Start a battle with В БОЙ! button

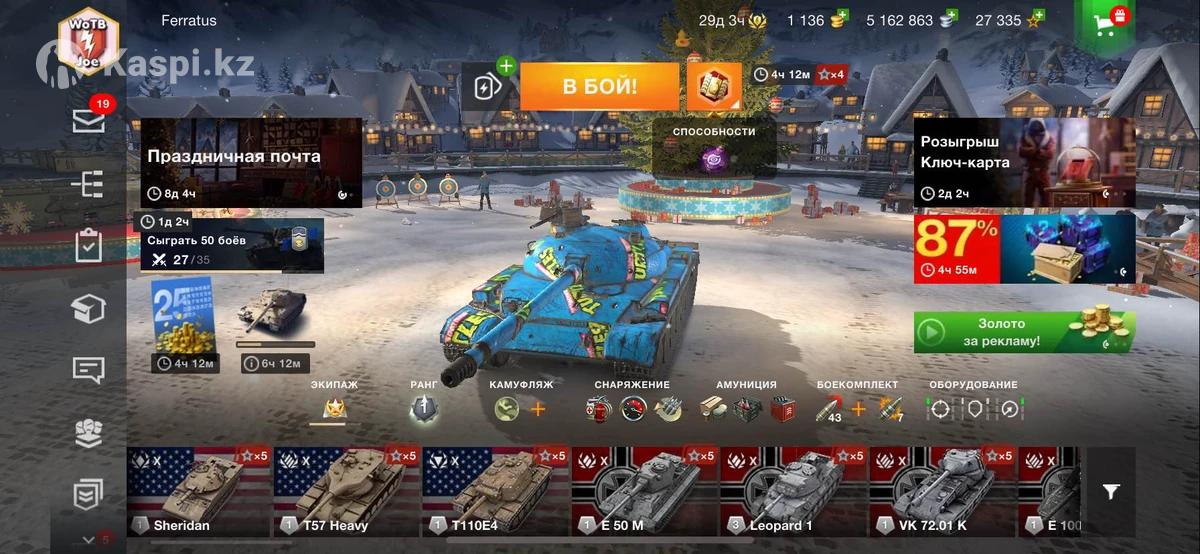click(599, 87)
